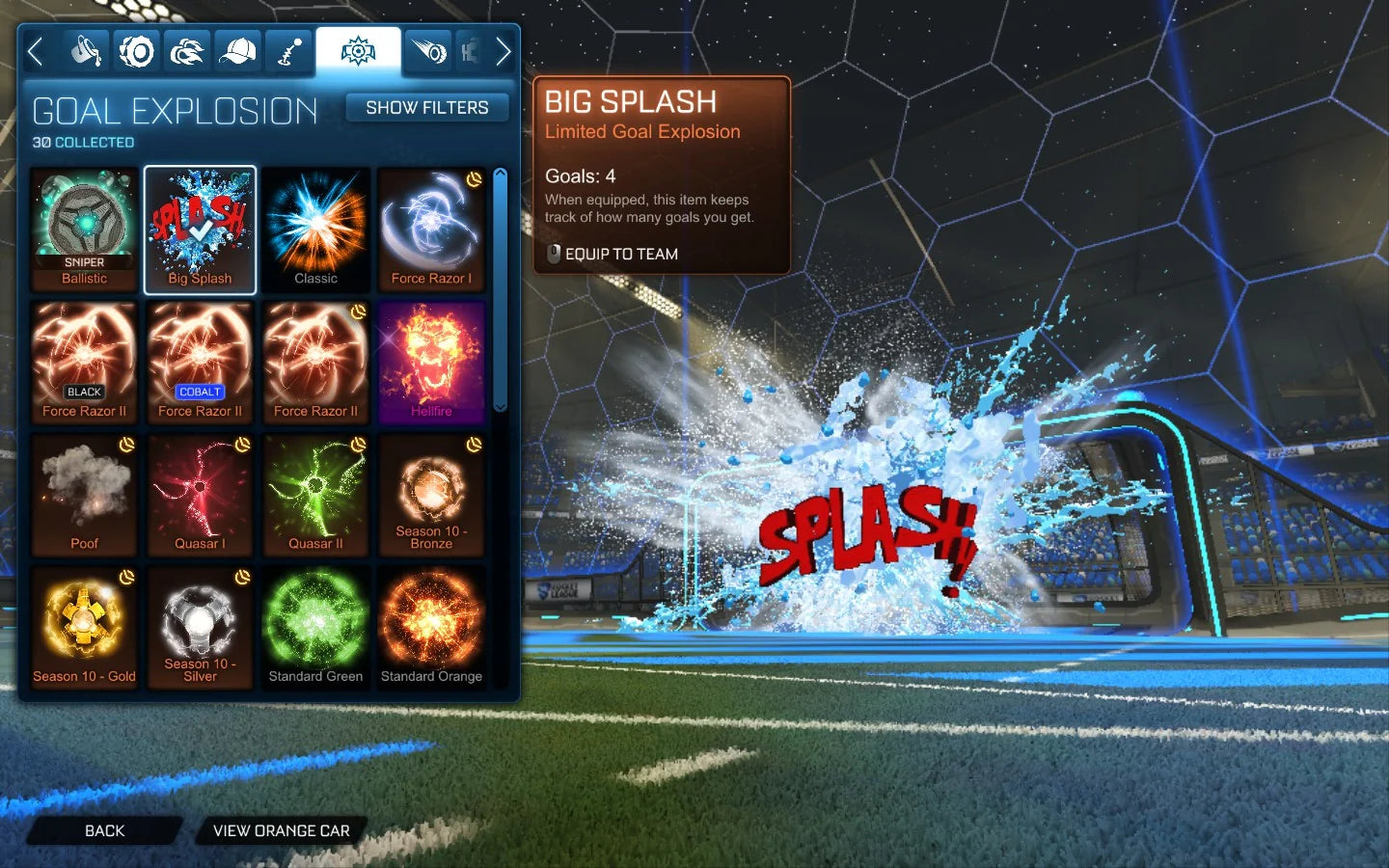Open the Trail category icon
1389x868 pixels.
click(427, 50)
